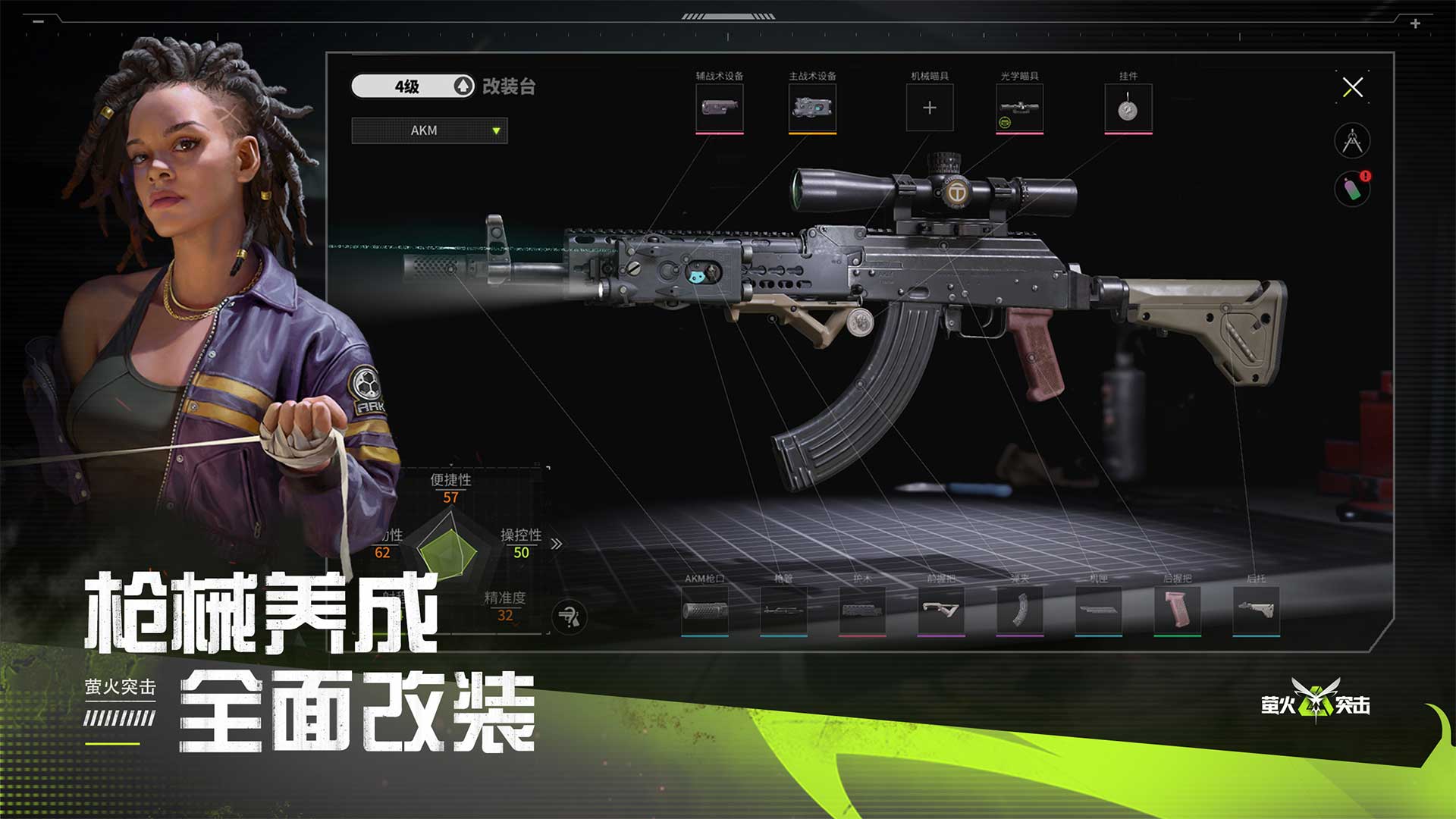Add an attachment in the 挂件 charm slot
Screen dimensions: 1456x819
click(1128, 107)
